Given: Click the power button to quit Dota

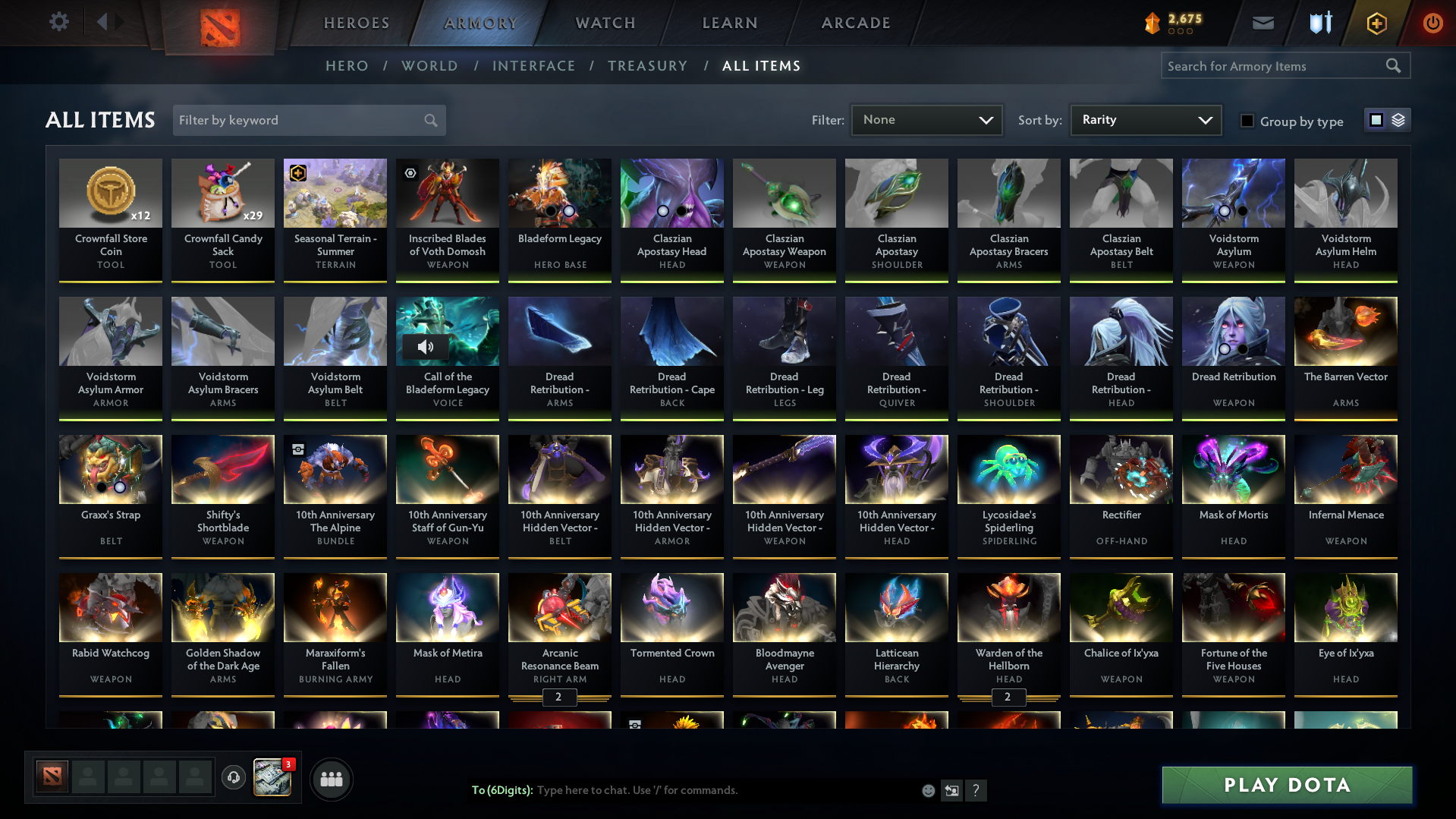Looking at the screenshot, I should (x=1432, y=23).
